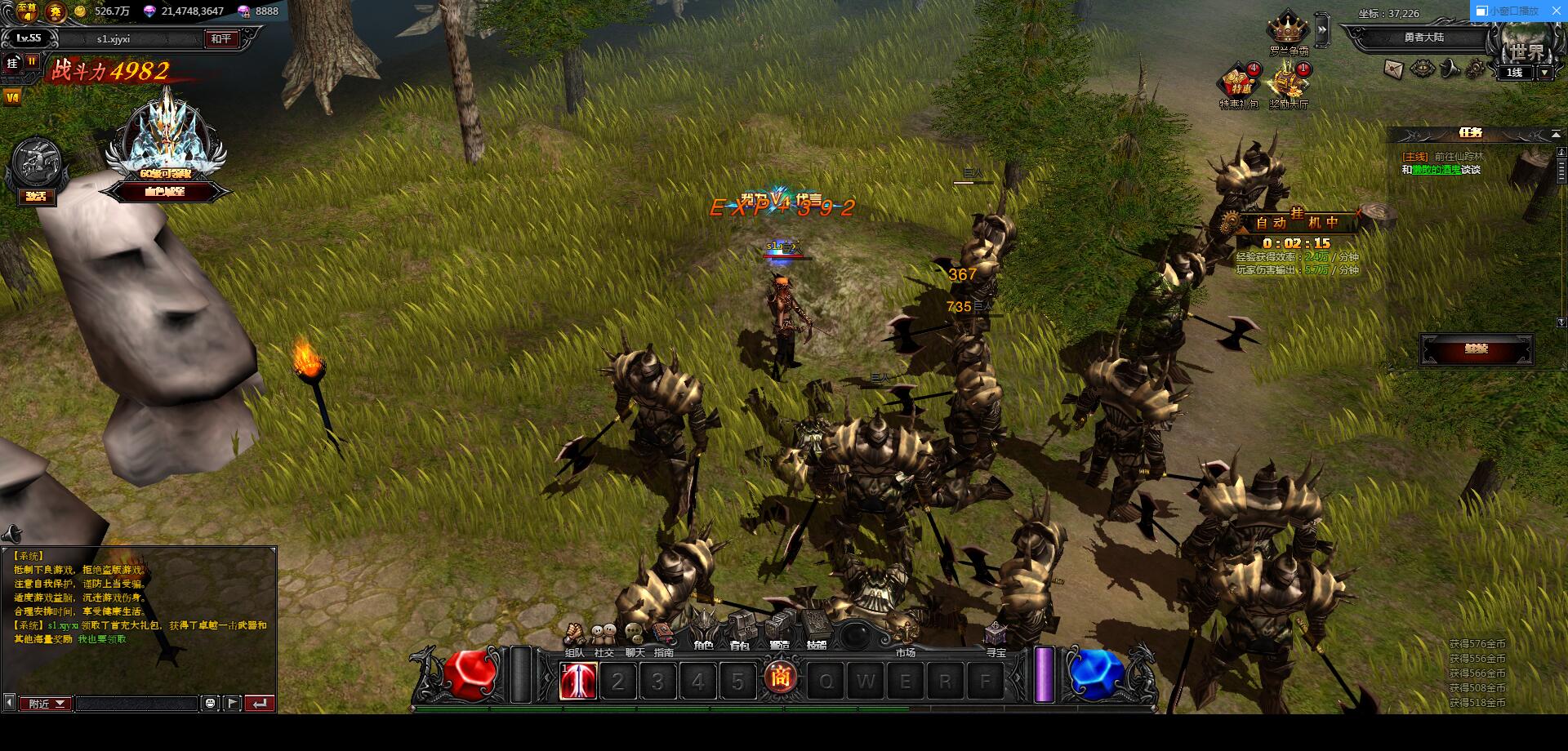This screenshot has width=1568, height=751.
Task: Open the 1线 server line dropdown
Action: tap(1544, 73)
